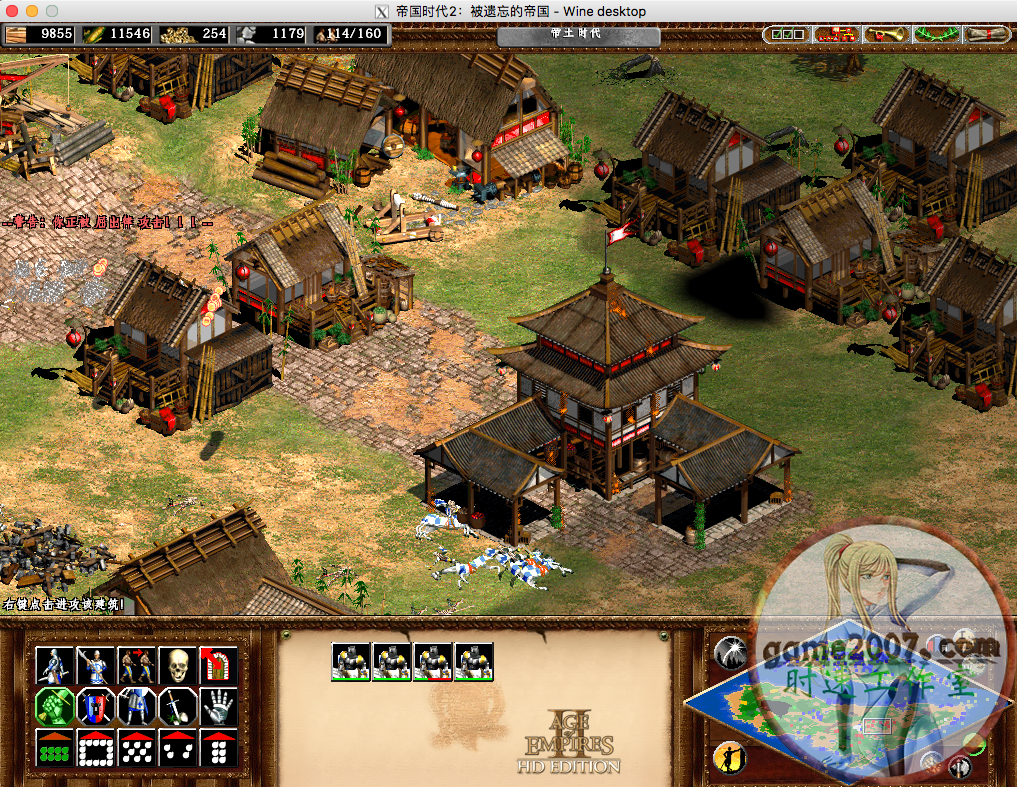
Task: Open the chat horn button
Action: 886,34
